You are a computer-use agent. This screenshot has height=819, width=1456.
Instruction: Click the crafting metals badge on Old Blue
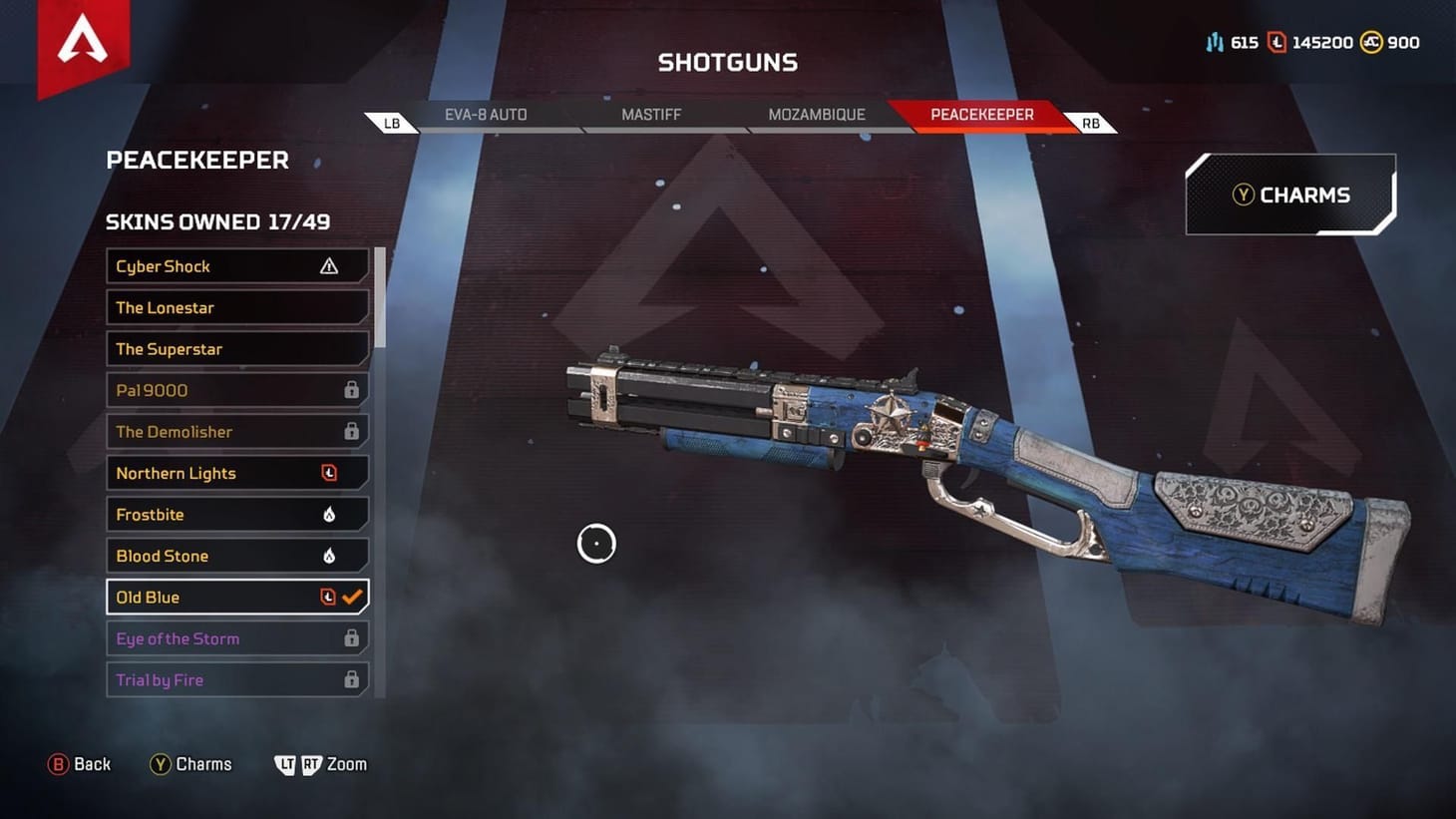[327, 596]
